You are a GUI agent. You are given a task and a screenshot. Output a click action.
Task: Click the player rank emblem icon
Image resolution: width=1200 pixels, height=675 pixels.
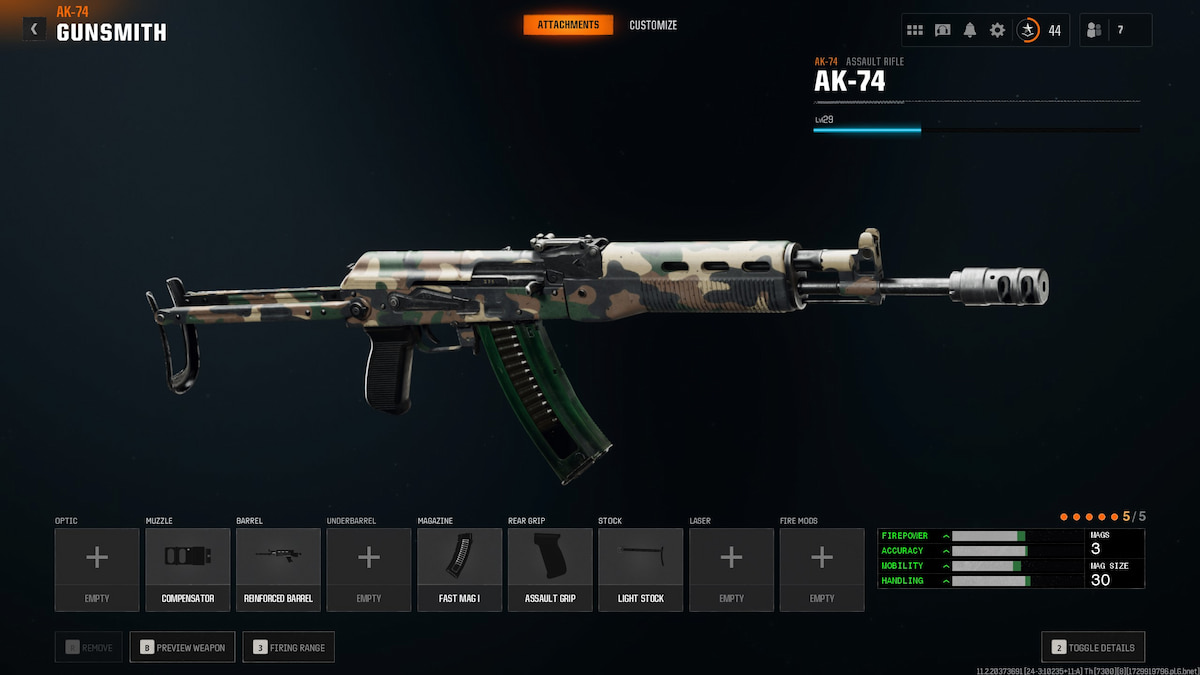[x=1027, y=30]
